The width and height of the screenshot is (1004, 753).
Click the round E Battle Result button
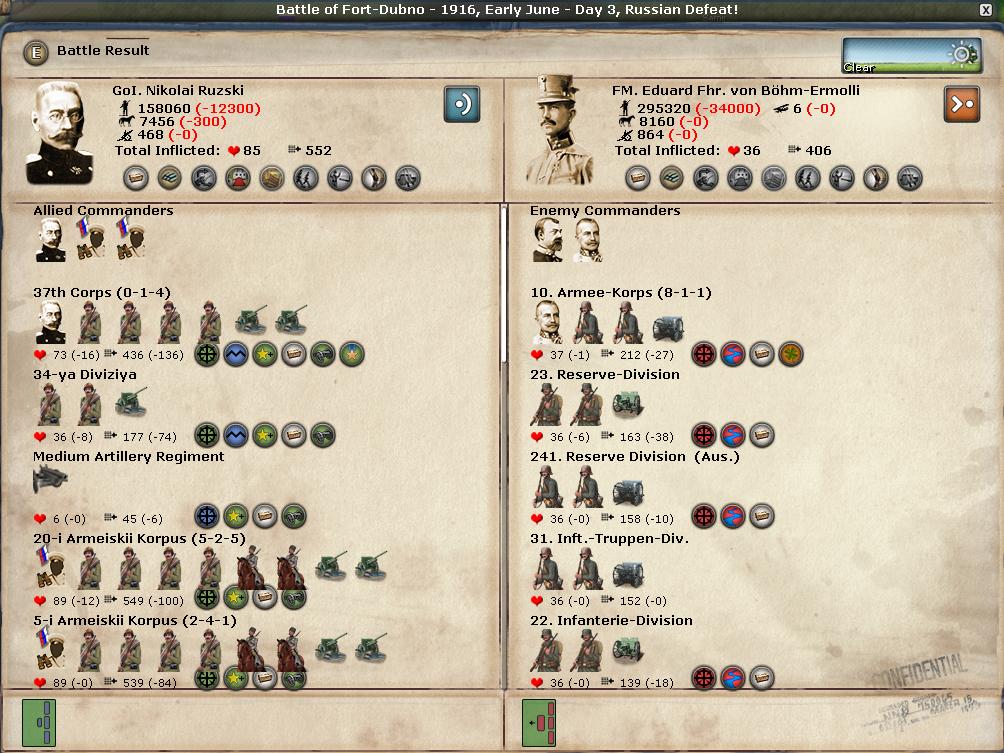(x=36, y=52)
